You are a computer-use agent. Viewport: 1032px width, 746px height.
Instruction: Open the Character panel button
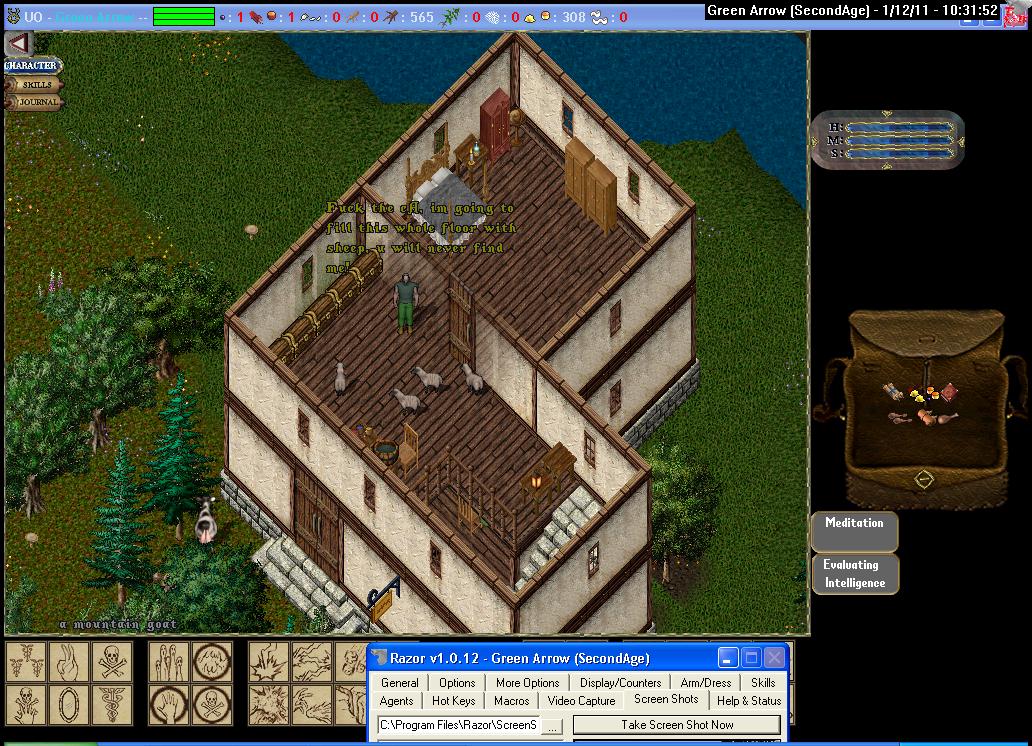click(33, 66)
